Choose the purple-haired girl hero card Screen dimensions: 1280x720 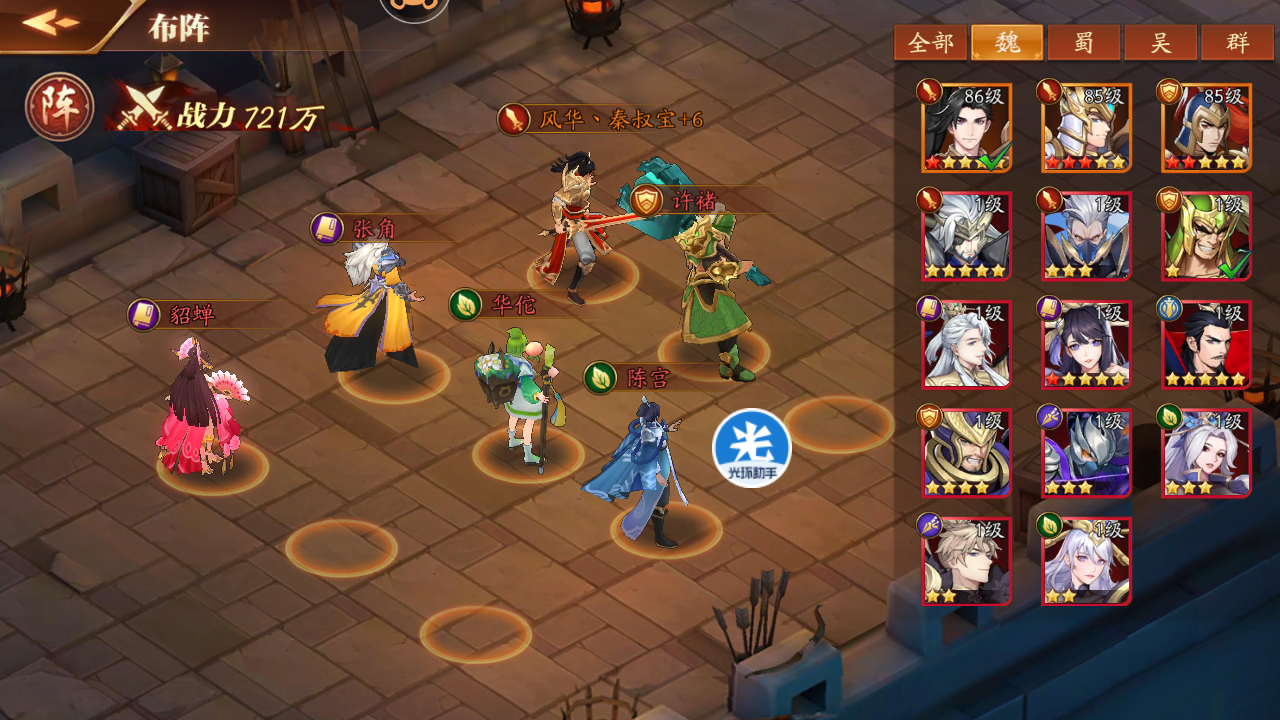[x=1086, y=344]
